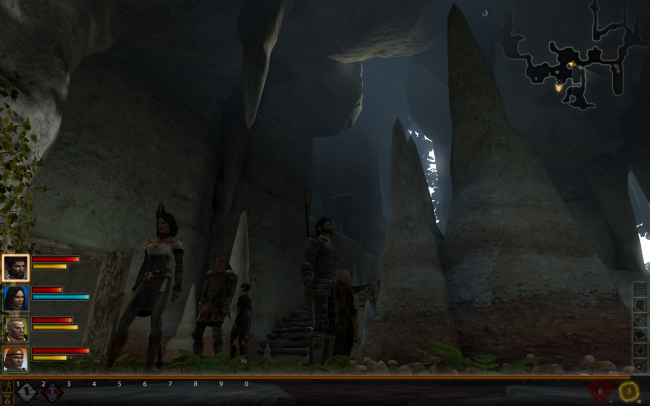Select the dark-haired woman's party portrait
Image resolution: width=650 pixels, height=406 pixels.
16,298
